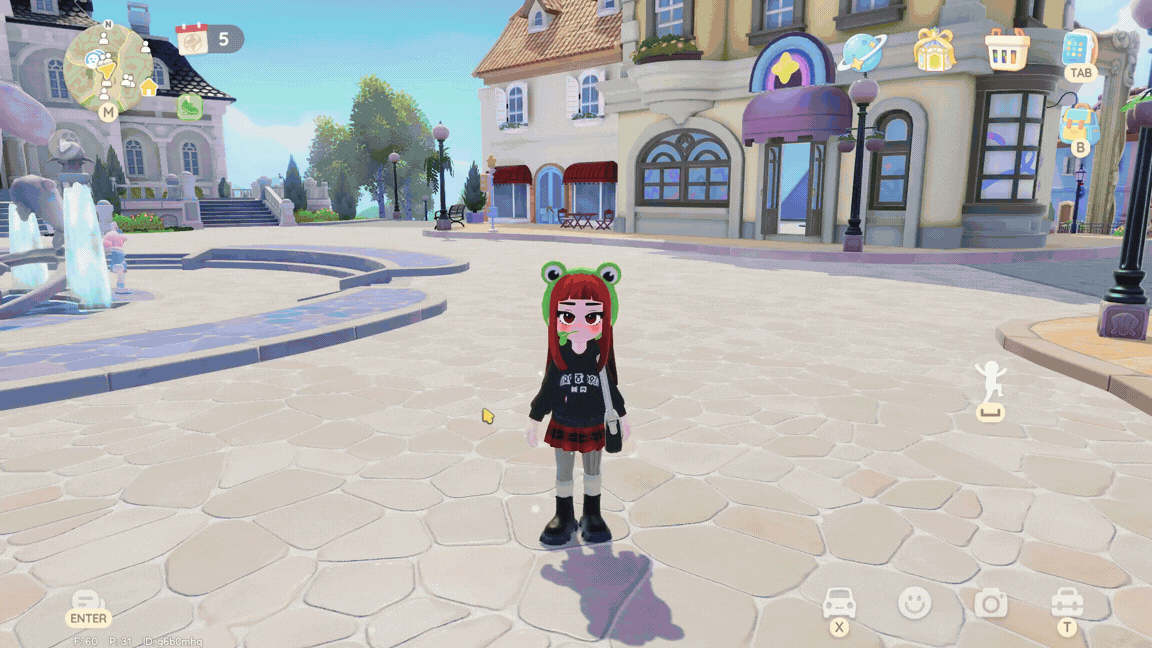The width and height of the screenshot is (1152, 648).
Task: Open the circular minimap
Action: 108,66
